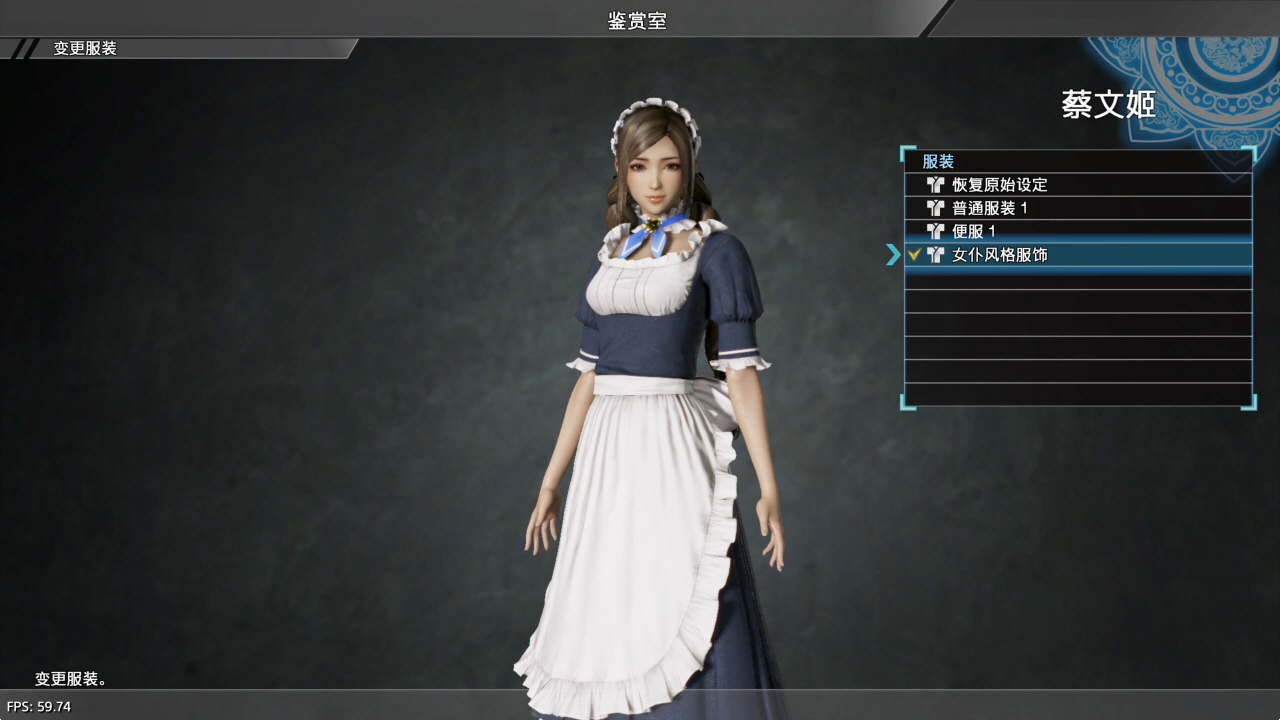The width and height of the screenshot is (1280, 720).
Task: Click the 变更服装 status text at bottom
Action: (x=69, y=679)
